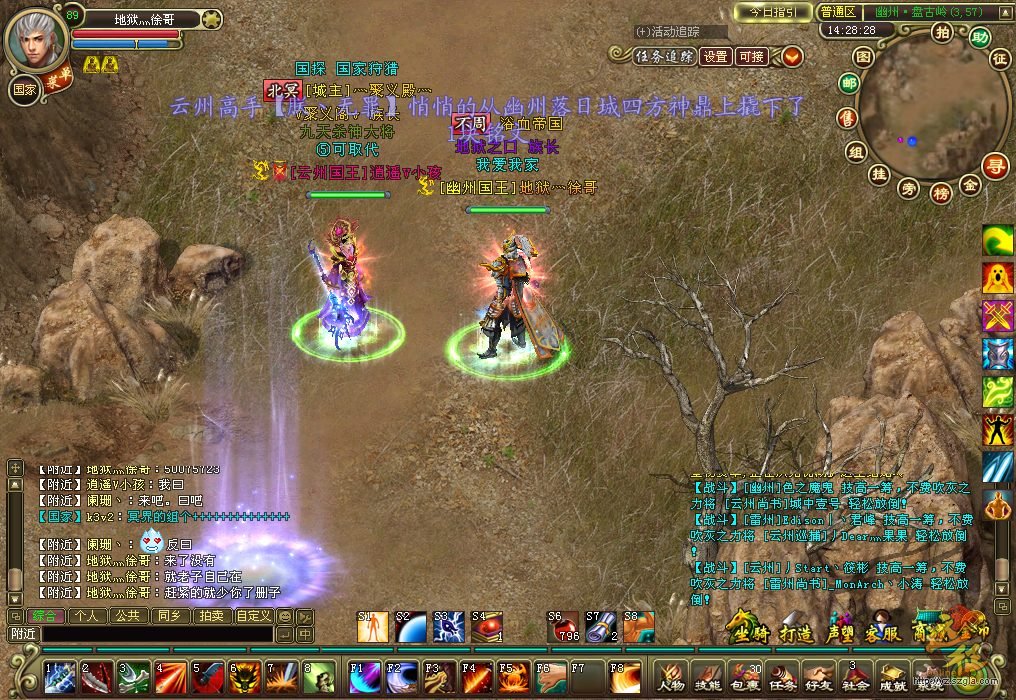Open the 寻 pathfinding button
This screenshot has height=700, width=1016.
coord(993,166)
